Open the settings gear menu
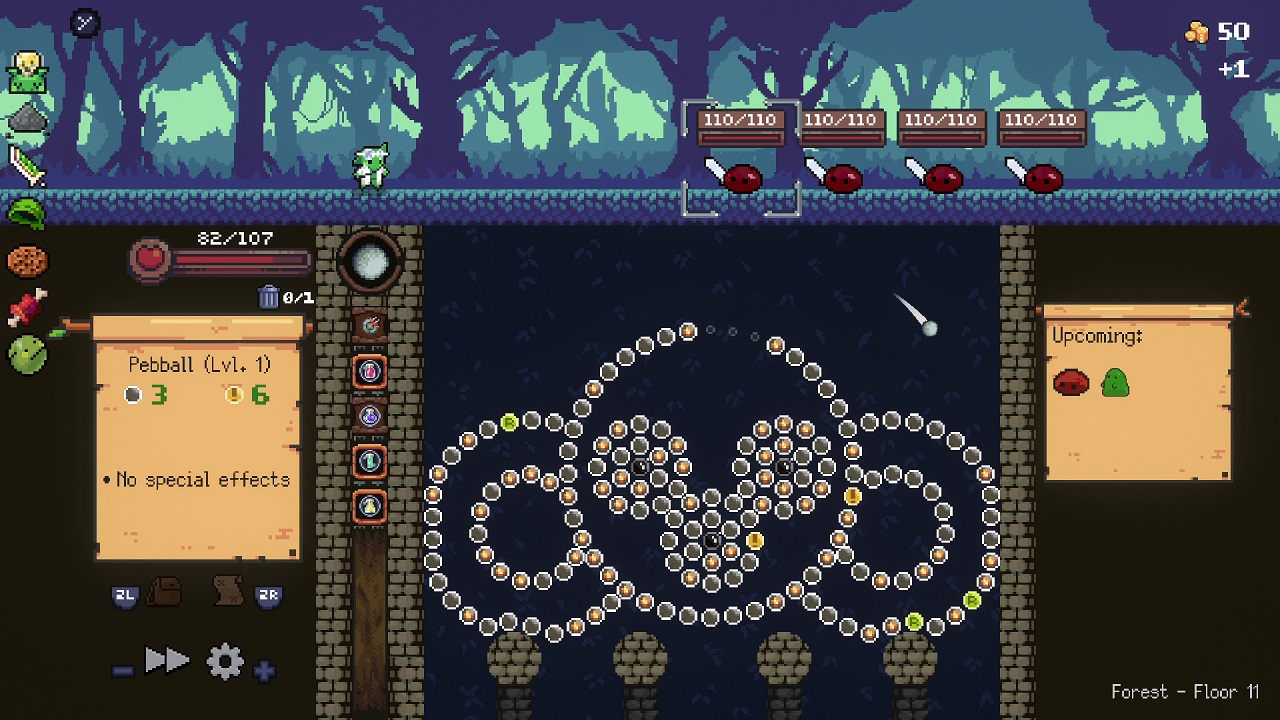The image size is (1280, 720). 224,661
